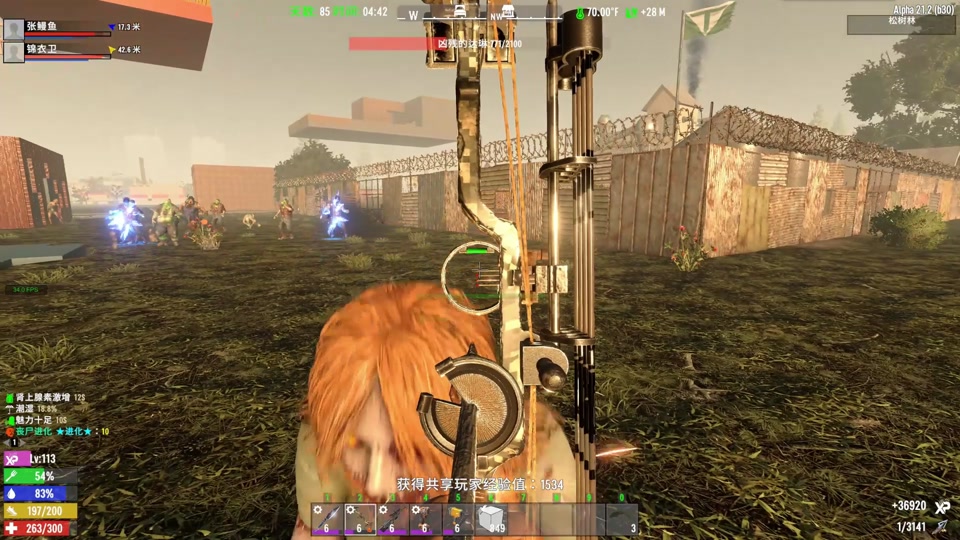This screenshot has width=960, height=540.
Task: Select the blade weapon in hotbar slot 1
Action: [327, 519]
